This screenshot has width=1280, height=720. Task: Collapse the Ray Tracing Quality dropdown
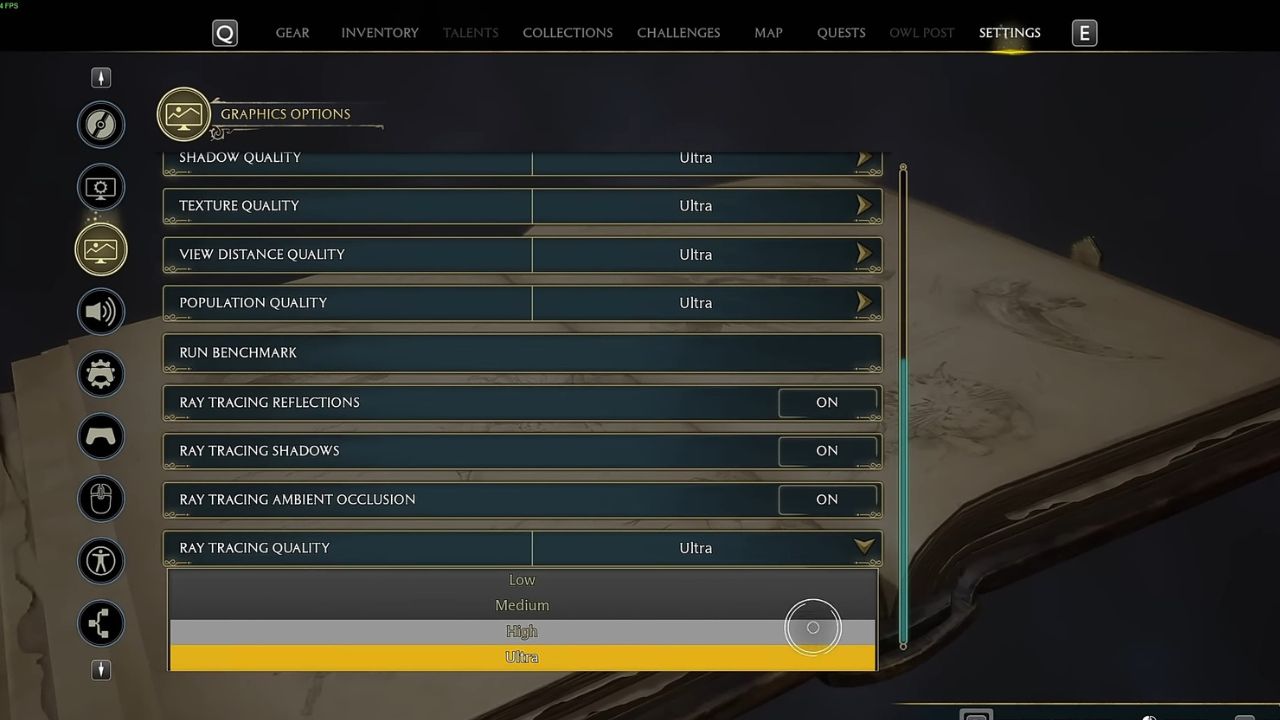point(863,547)
